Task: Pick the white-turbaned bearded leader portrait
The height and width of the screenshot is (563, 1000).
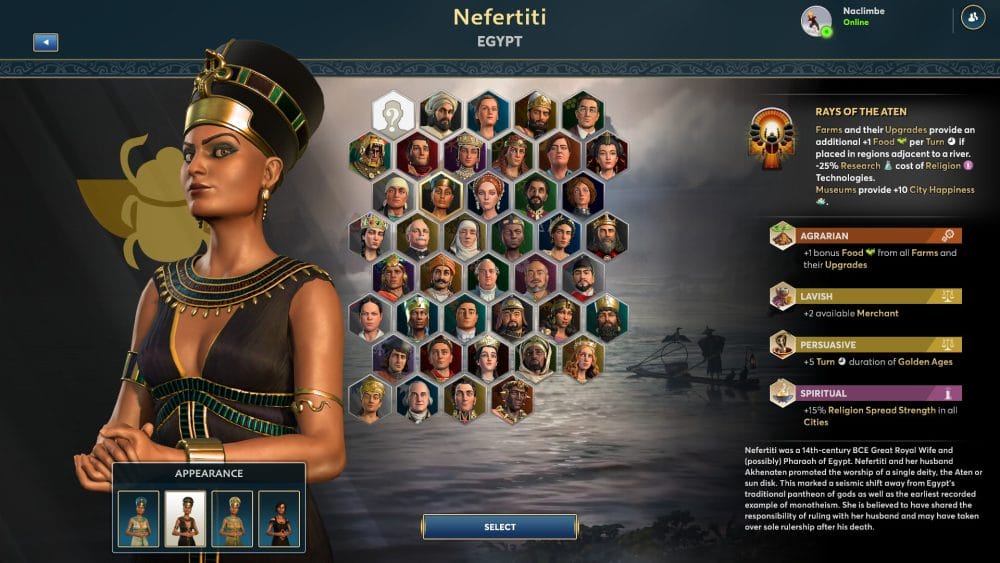Action: click(x=441, y=114)
